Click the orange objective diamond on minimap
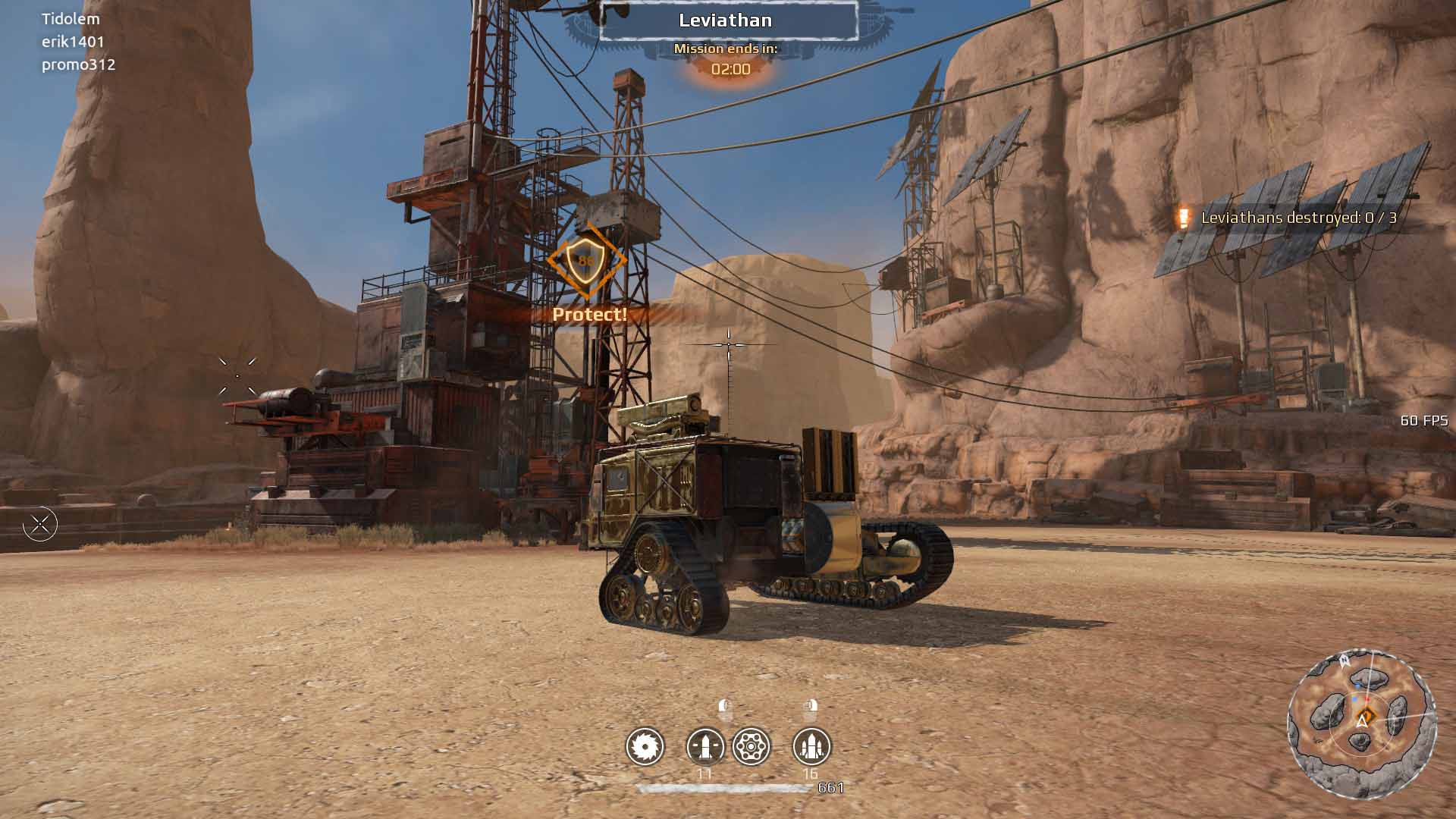This screenshot has width=1456, height=819. 1366,714
